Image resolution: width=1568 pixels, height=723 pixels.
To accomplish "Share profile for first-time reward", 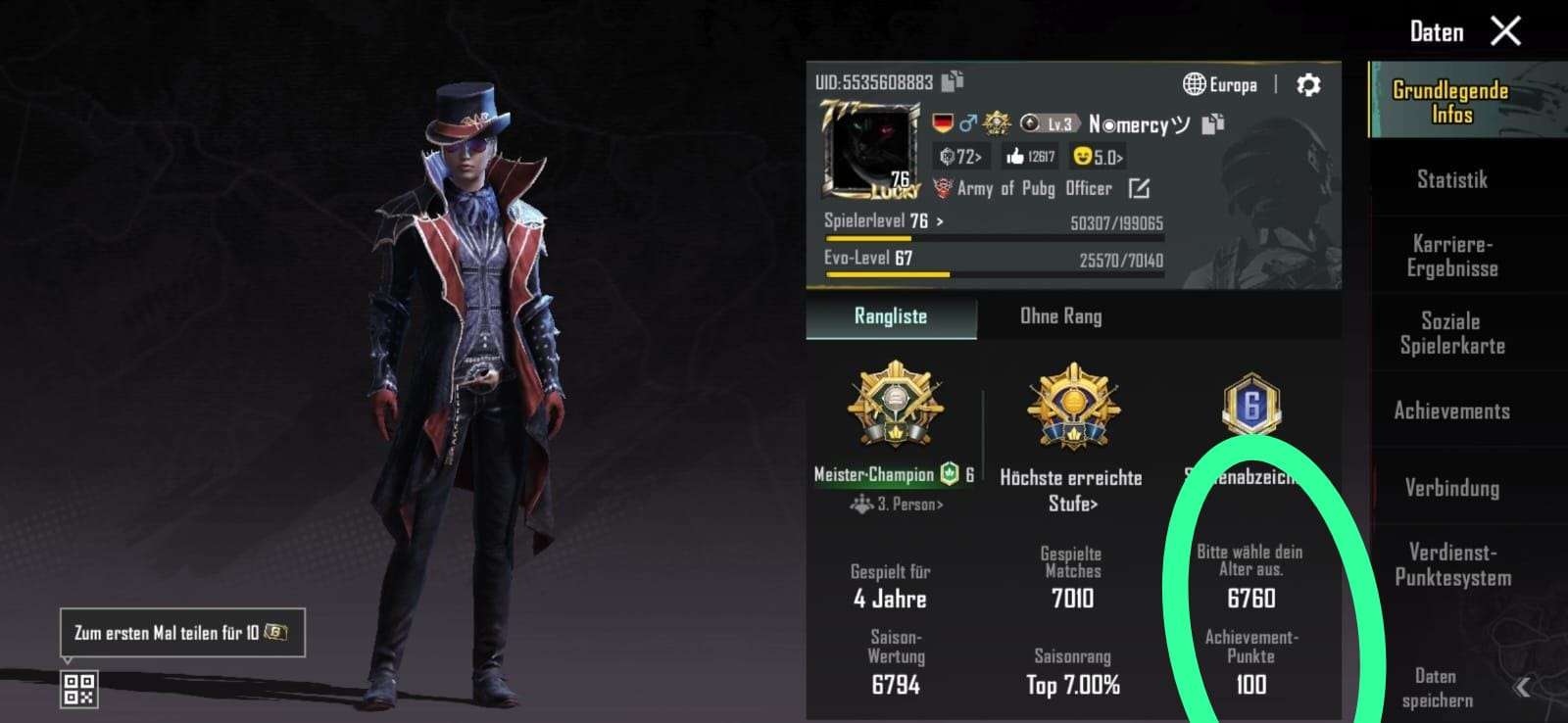I will [182, 633].
